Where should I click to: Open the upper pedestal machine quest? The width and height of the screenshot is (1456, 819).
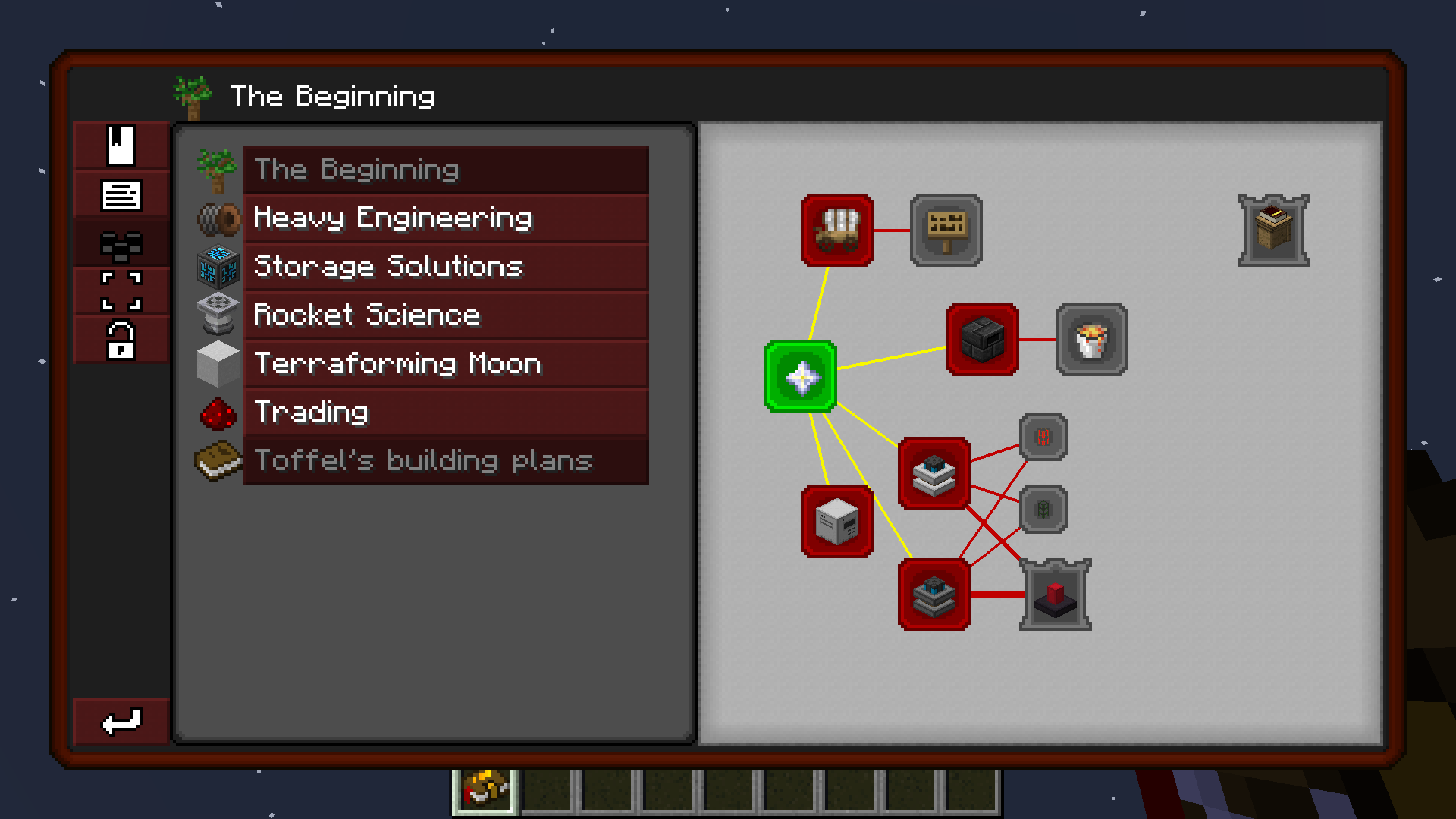(x=934, y=474)
